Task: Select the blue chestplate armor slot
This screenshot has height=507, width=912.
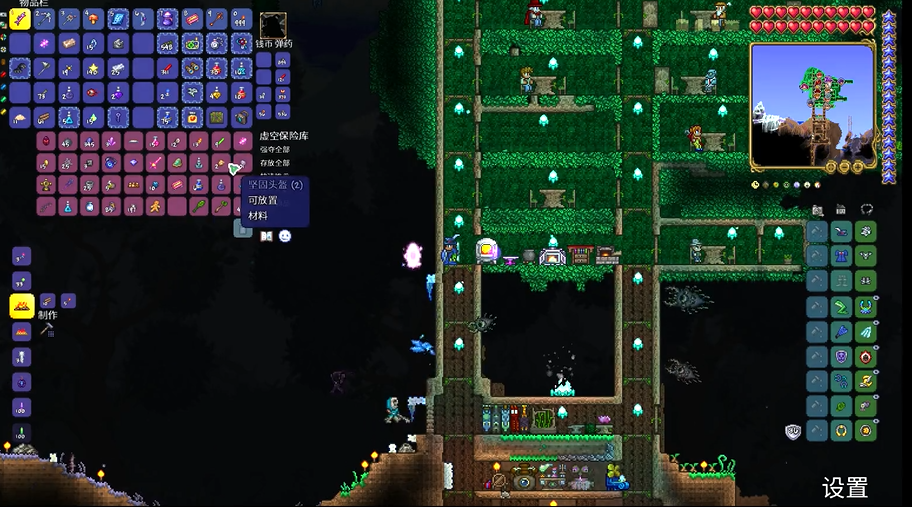Action: coord(841,256)
